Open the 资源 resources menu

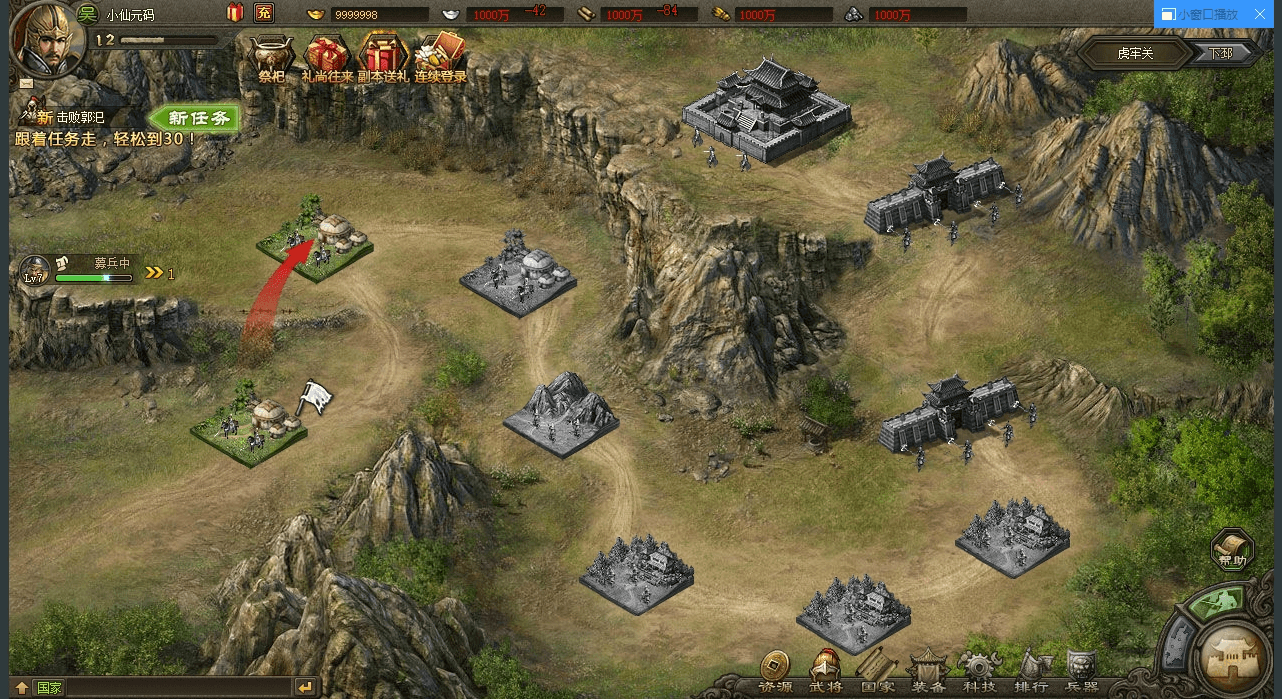point(775,670)
